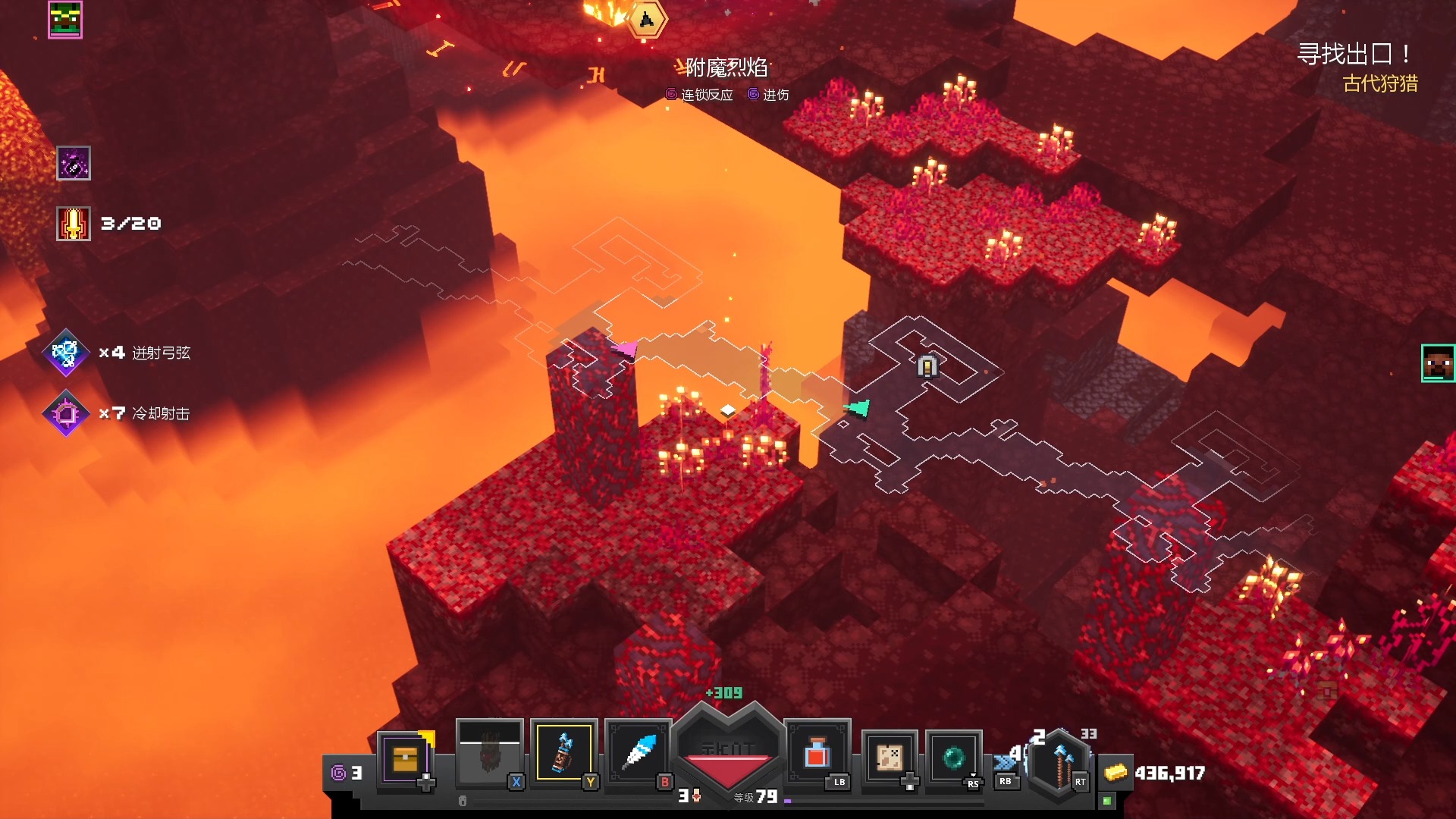
Task: Click the 寻找出口 objective tracker
Action: click(x=1354, y=55)
